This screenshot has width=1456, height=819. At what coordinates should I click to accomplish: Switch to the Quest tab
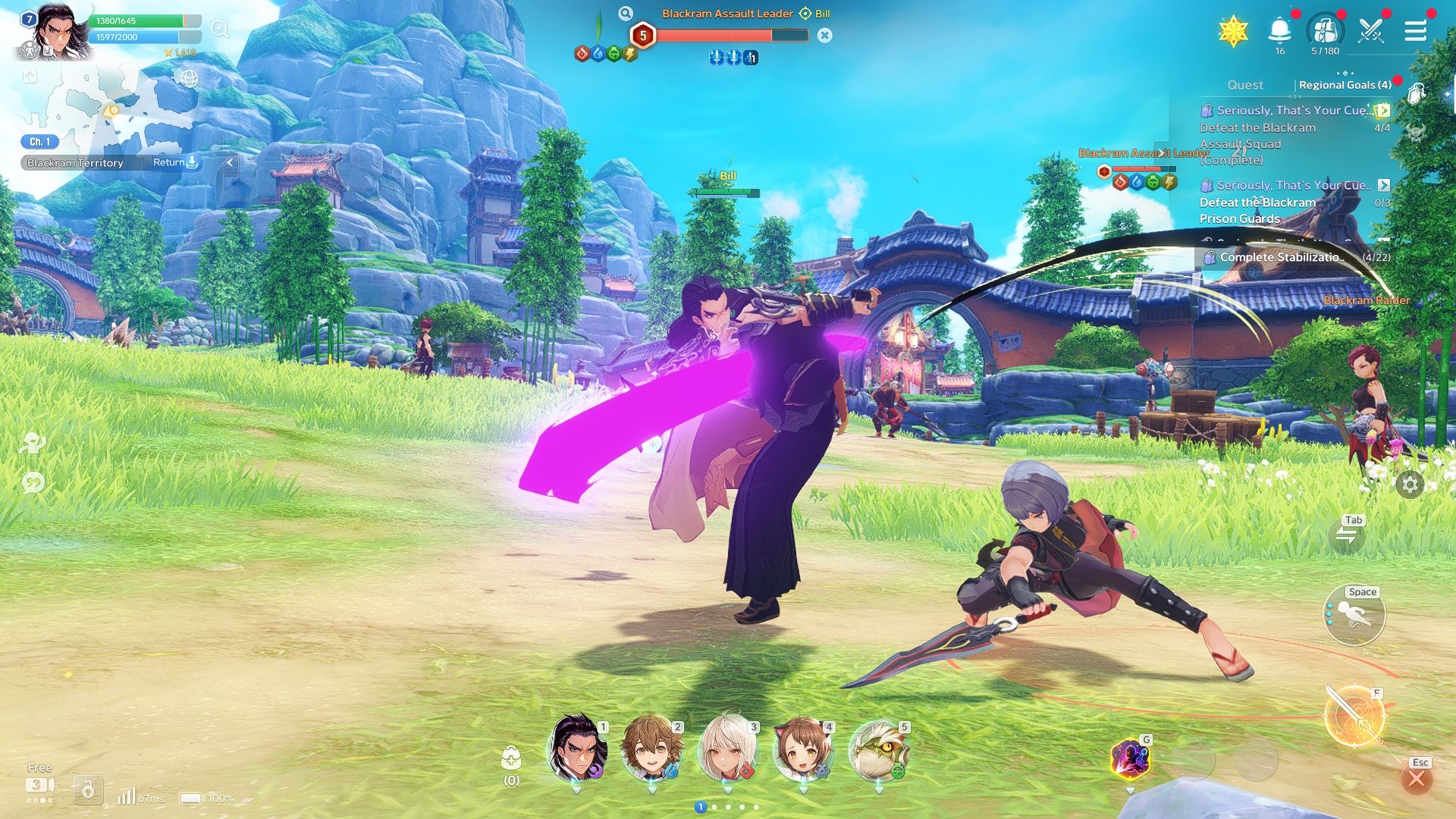(x=1245, y=85)
